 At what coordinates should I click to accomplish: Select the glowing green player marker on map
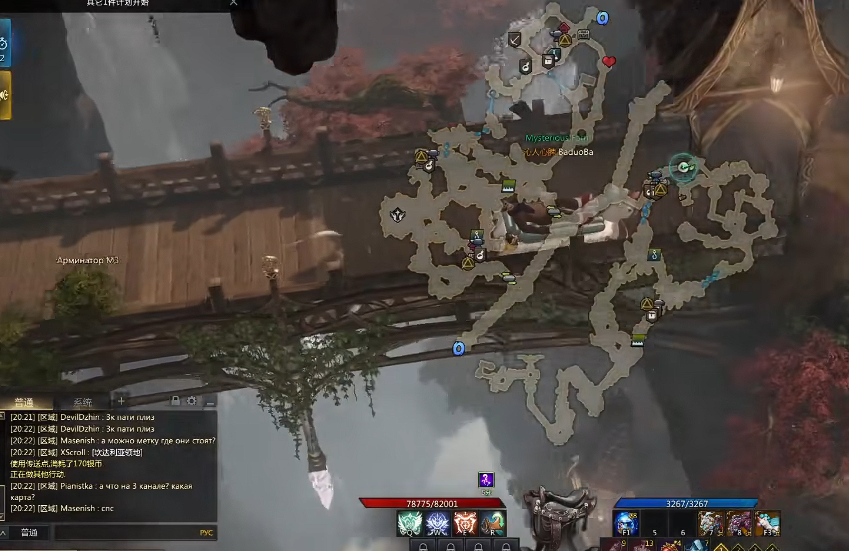coord(684,168)
